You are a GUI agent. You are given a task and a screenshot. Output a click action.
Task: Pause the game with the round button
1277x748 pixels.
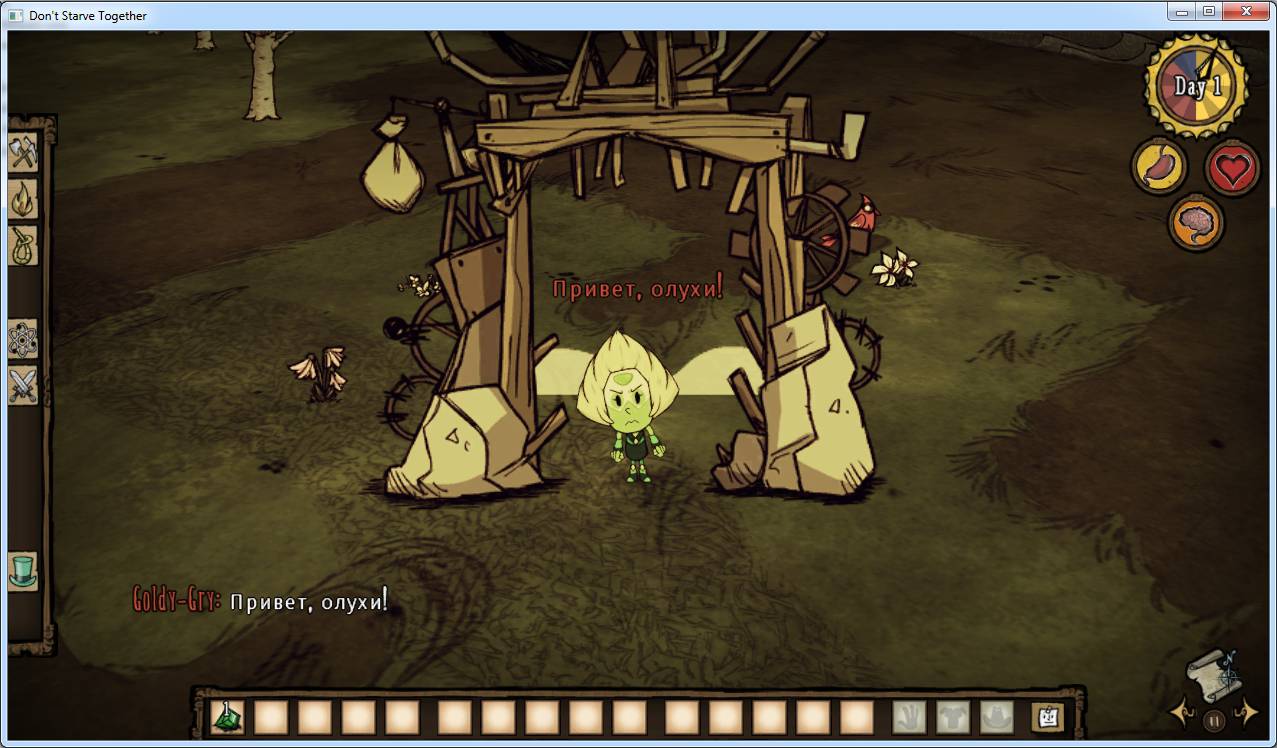(1213, 719)
